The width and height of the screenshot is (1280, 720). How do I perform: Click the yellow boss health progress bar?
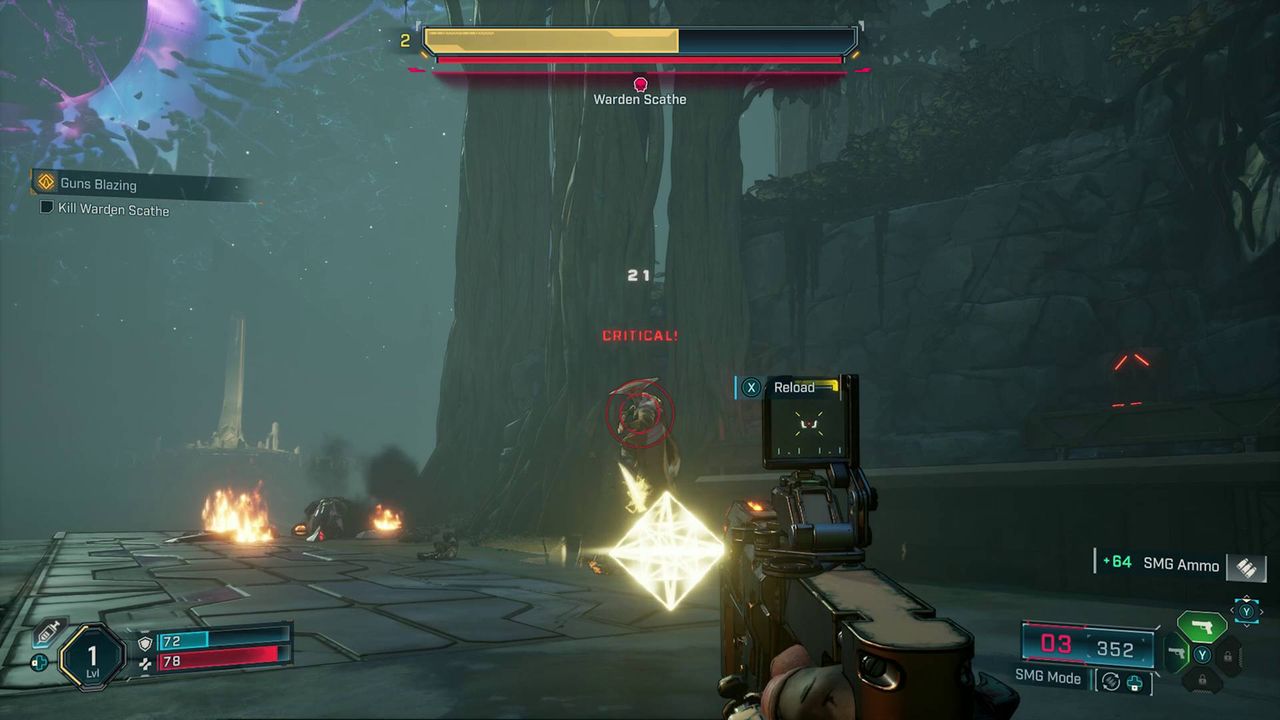550,42
